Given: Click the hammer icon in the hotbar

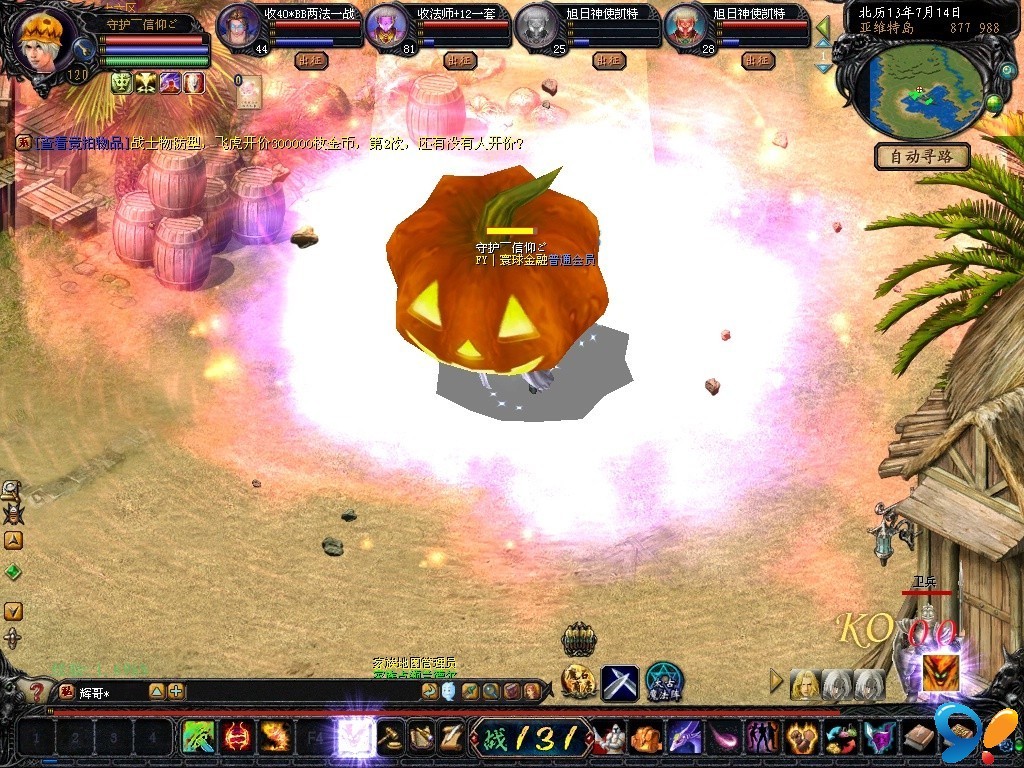Looking at the screenshot, I should [x=391, y=738].
